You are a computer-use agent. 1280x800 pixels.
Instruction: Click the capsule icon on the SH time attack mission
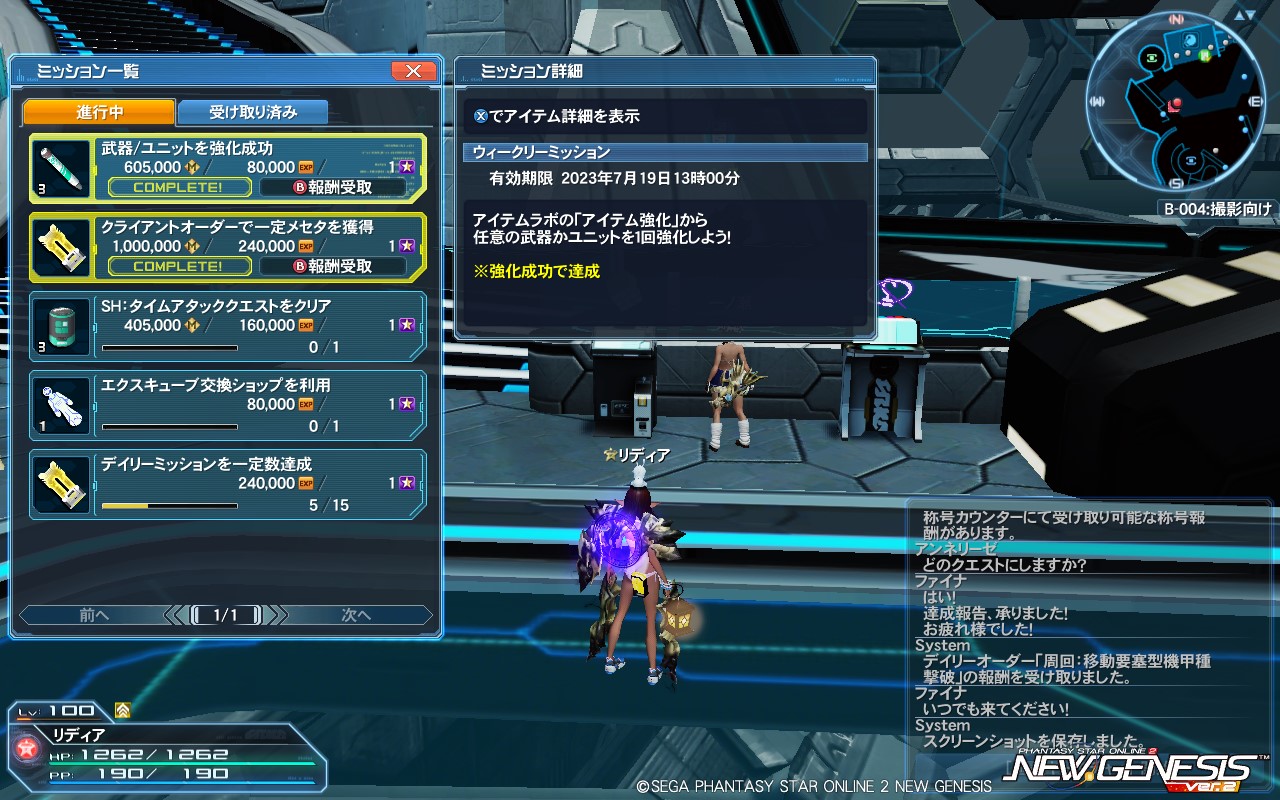pyautogui.click(x=59, y=326)
